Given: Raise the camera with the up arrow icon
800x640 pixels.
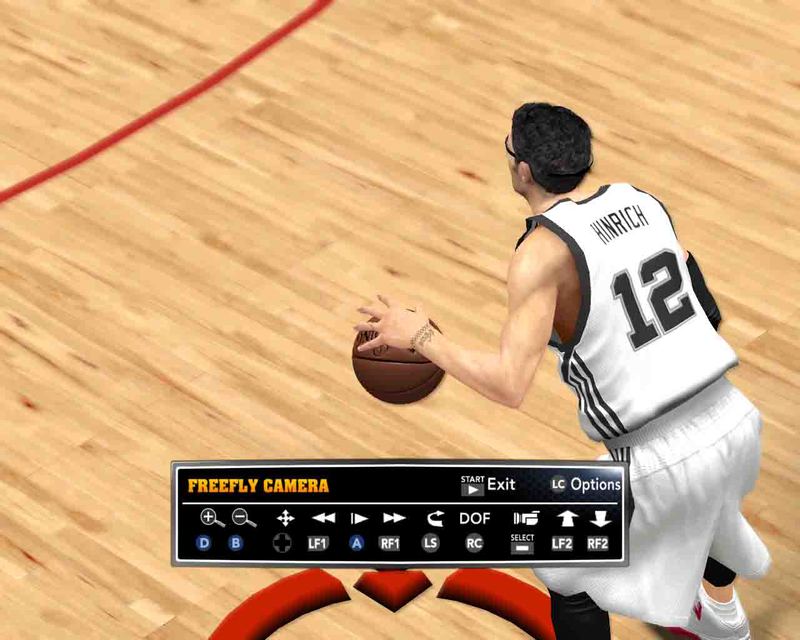Looking at the screenshot, I should click(x=566, y=518).
